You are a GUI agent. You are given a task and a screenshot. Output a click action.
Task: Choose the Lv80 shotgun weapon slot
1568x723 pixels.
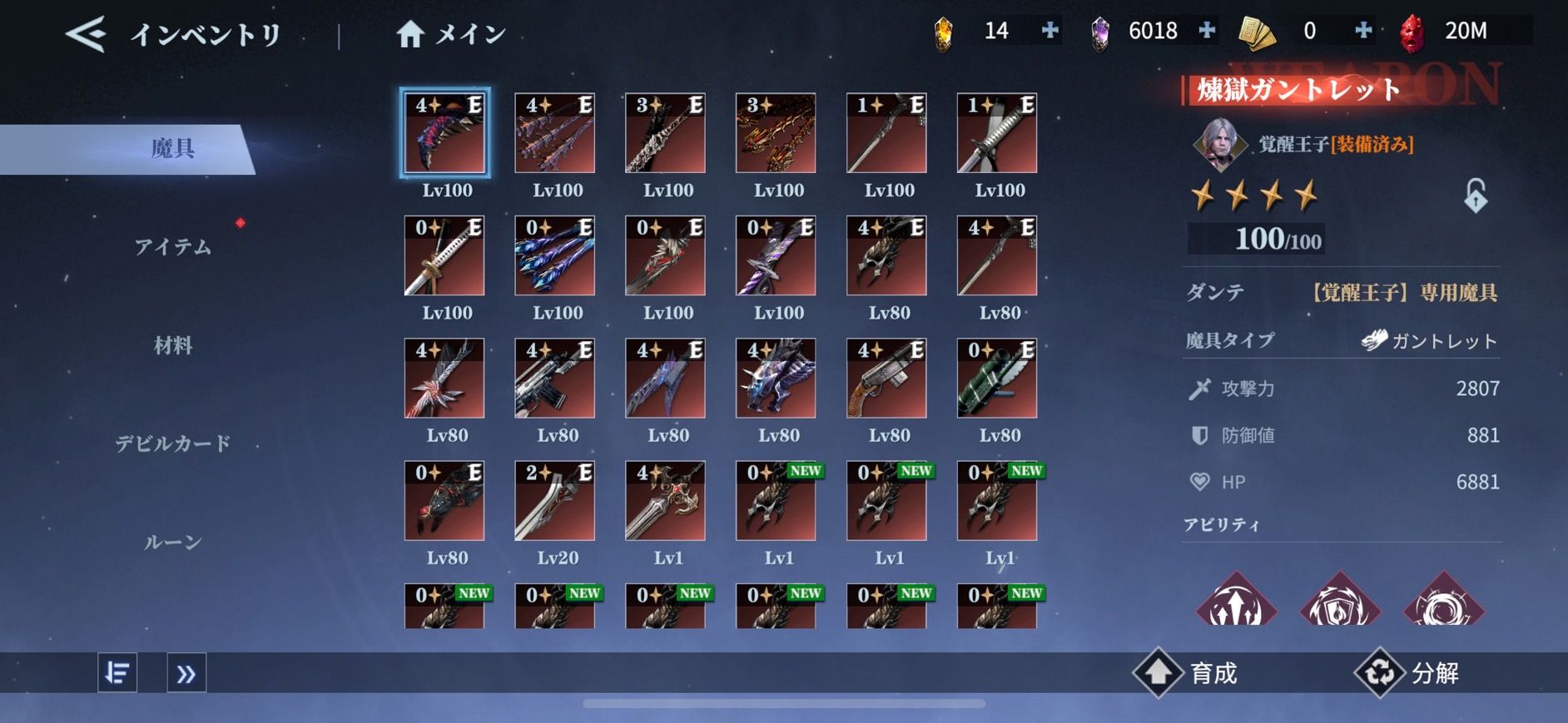point(886,379)
